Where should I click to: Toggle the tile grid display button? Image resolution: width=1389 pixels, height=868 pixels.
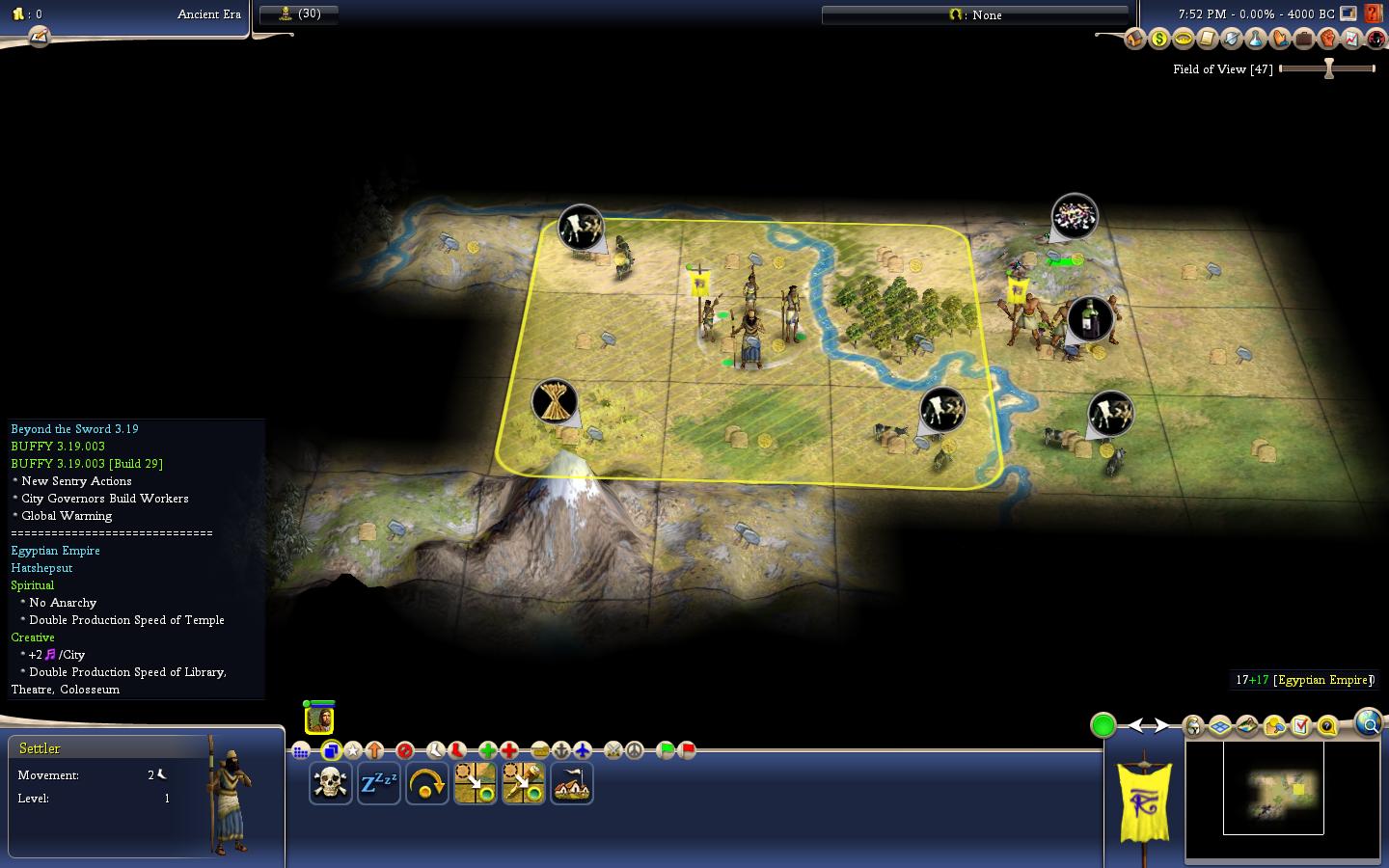(x=1220, y=725)
